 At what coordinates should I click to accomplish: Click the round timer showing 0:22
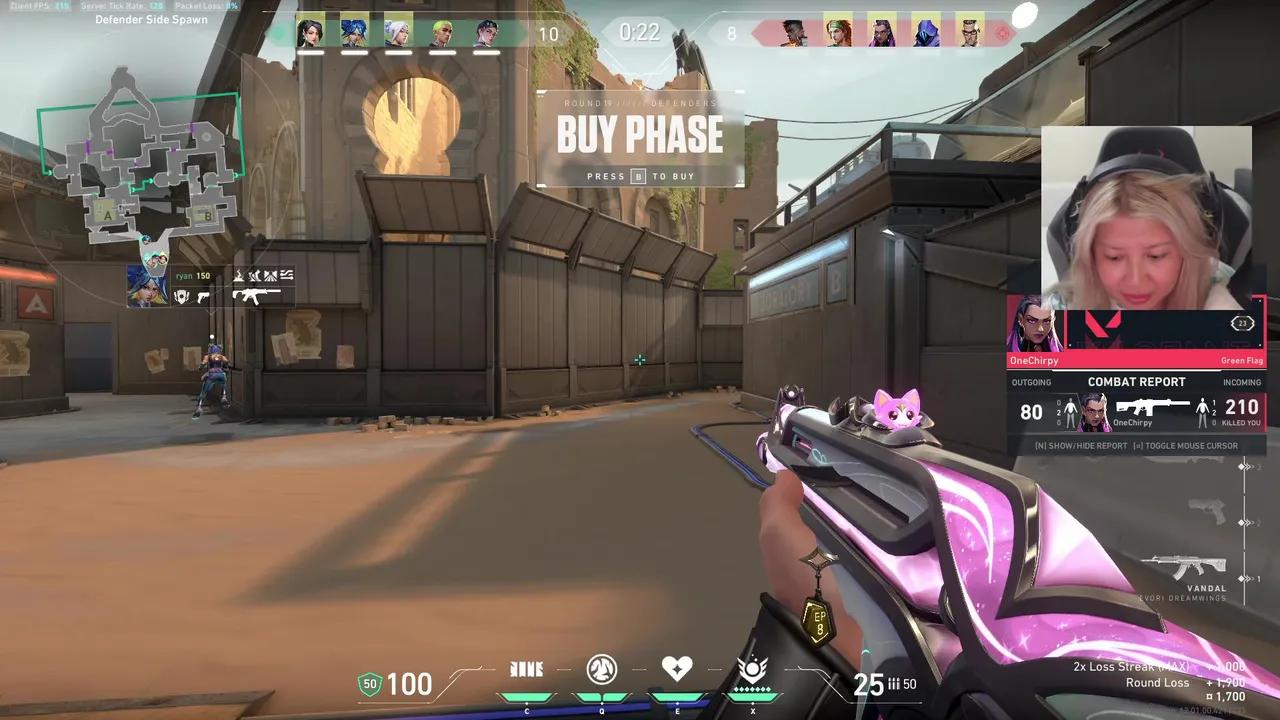pos(640,32)
